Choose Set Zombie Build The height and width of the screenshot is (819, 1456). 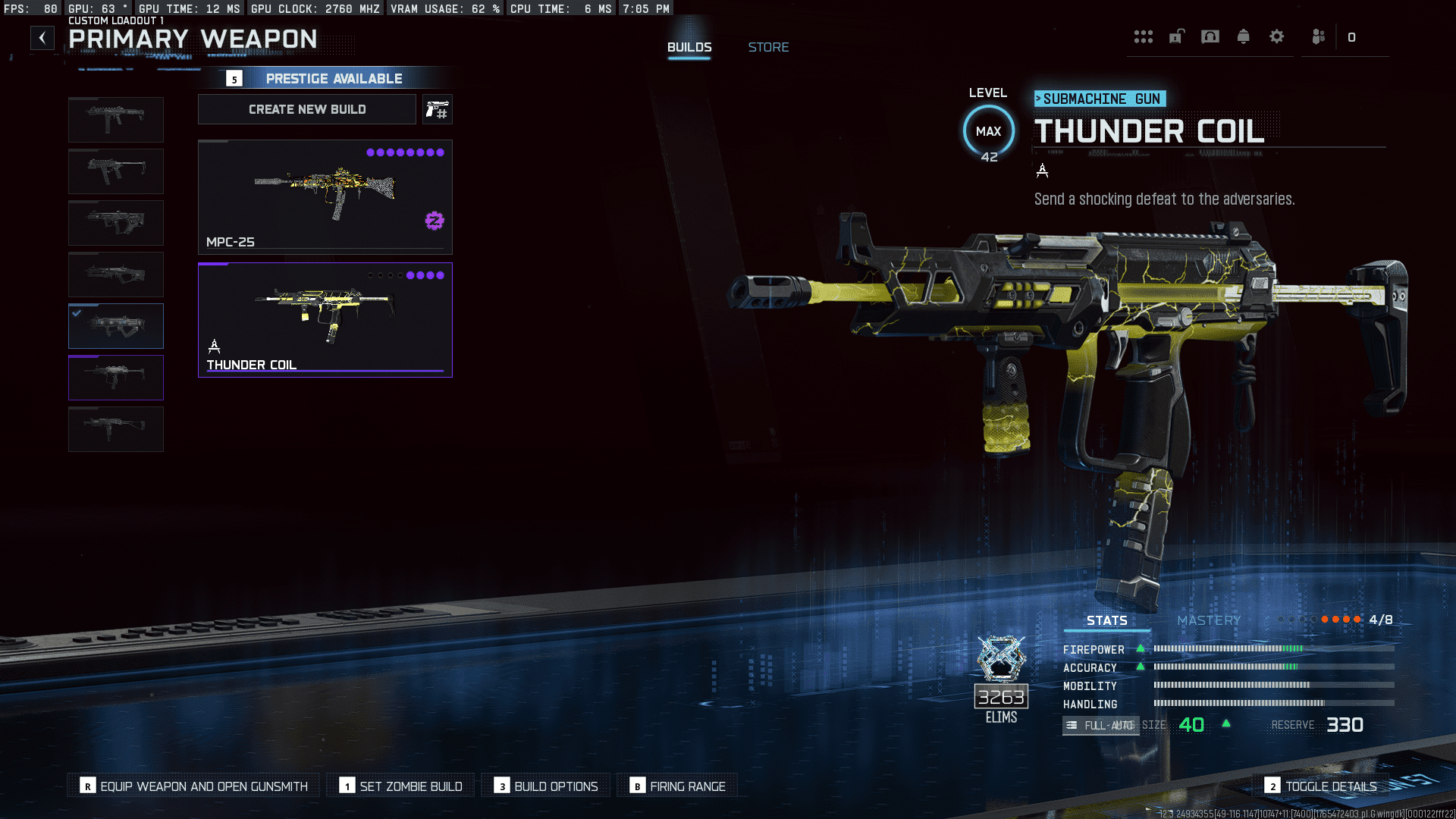tap(401, 786)
